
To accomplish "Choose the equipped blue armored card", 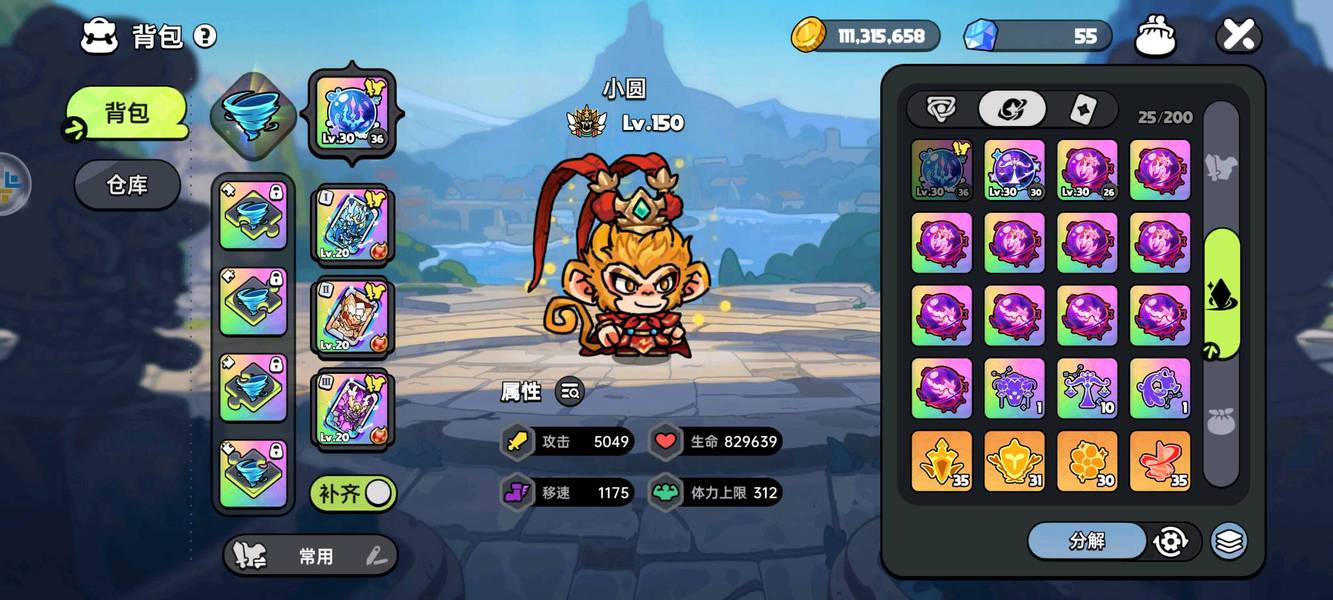I will point(351,224).
